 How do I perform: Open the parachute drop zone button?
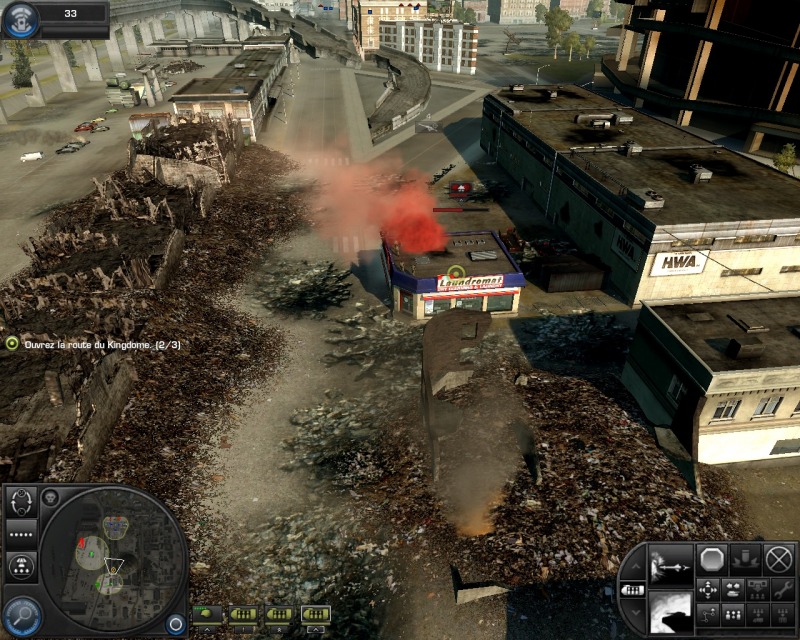click(x=21, y=566)
